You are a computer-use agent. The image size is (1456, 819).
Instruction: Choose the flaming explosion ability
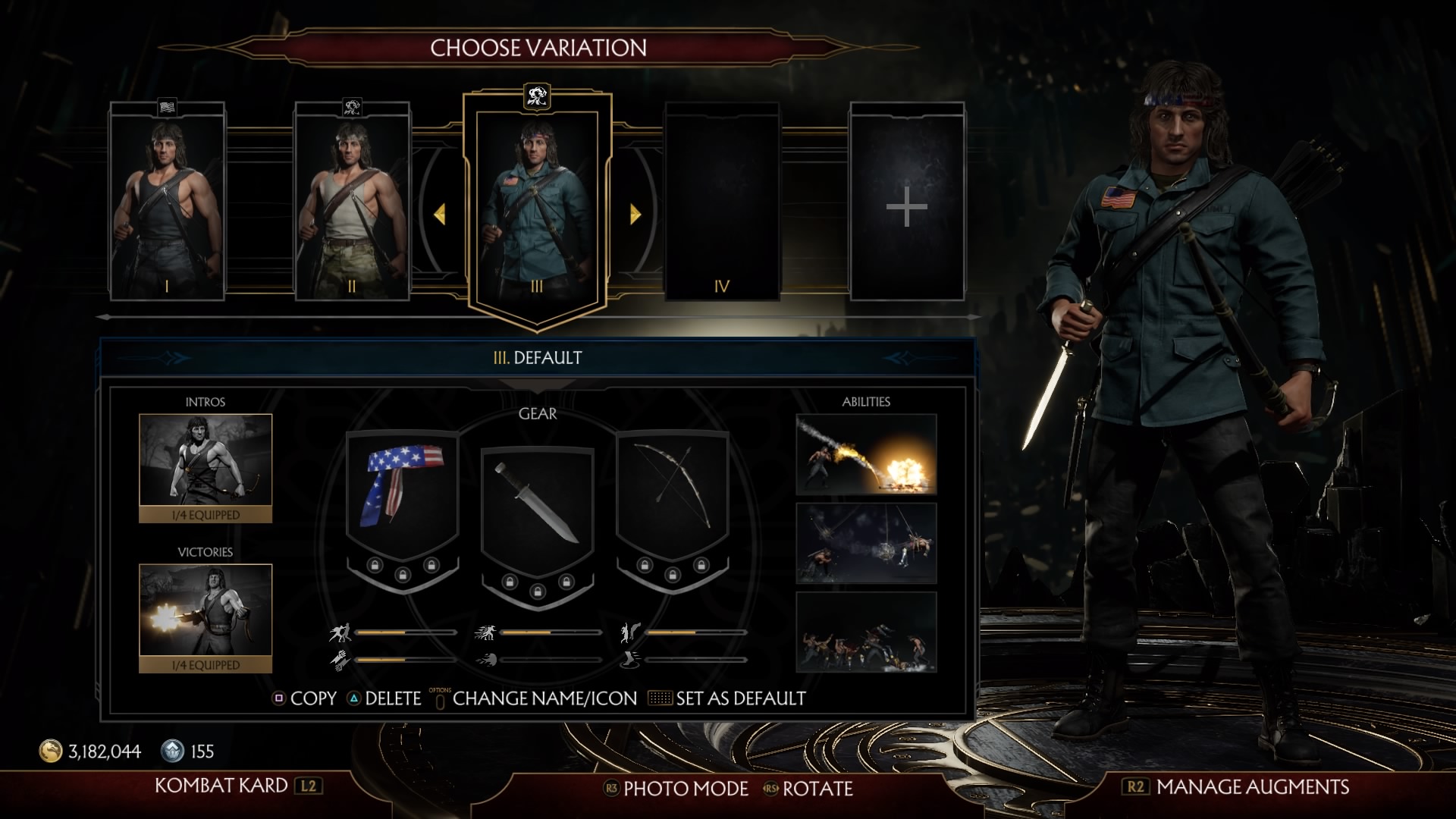coord(866,454)
